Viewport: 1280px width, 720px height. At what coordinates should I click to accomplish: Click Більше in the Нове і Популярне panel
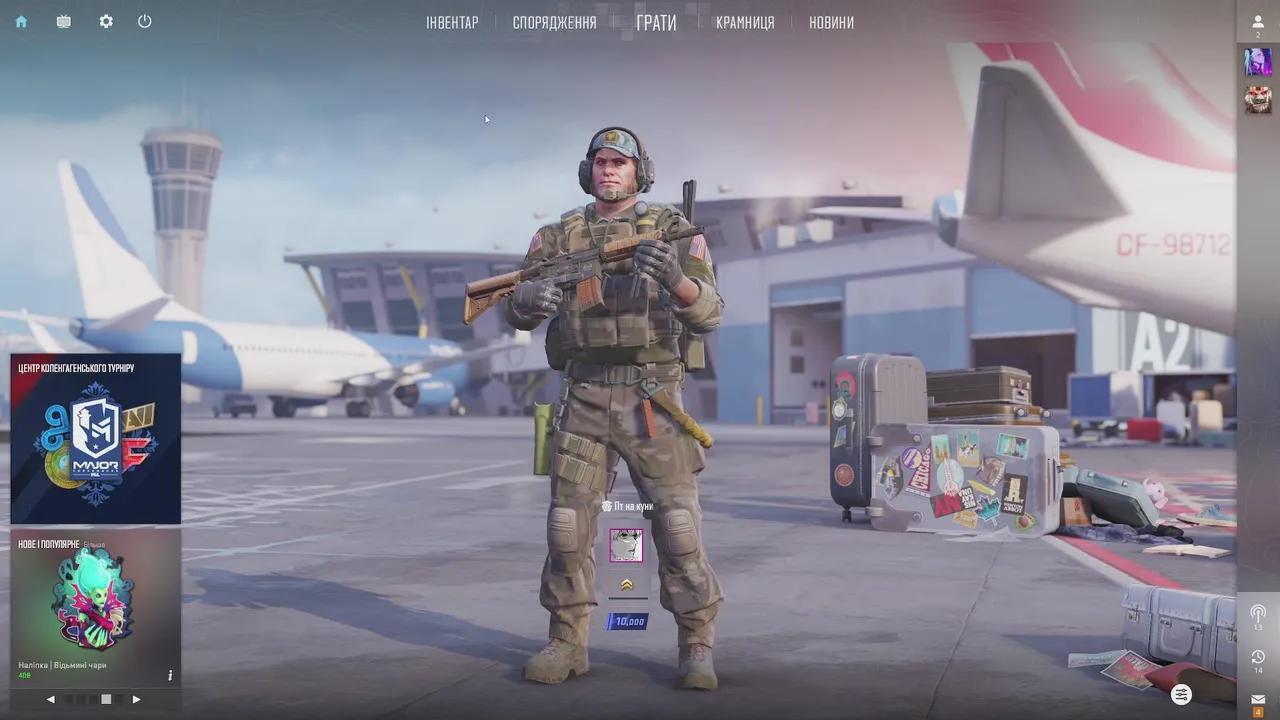click(94, 543)
